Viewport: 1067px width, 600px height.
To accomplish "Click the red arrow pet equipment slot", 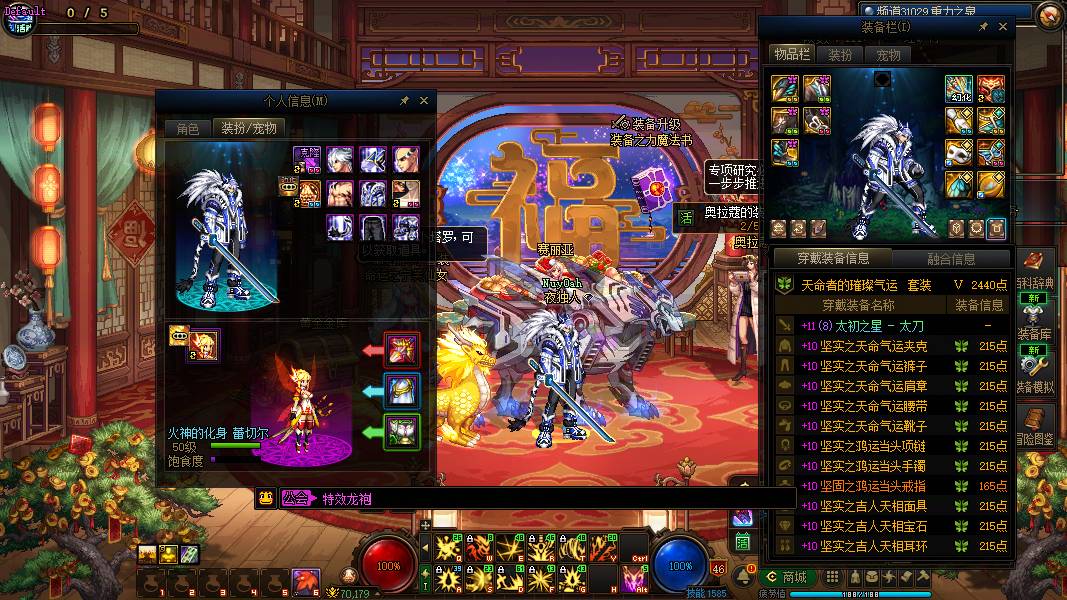I will pyautogui.click(x=402, y=350).
